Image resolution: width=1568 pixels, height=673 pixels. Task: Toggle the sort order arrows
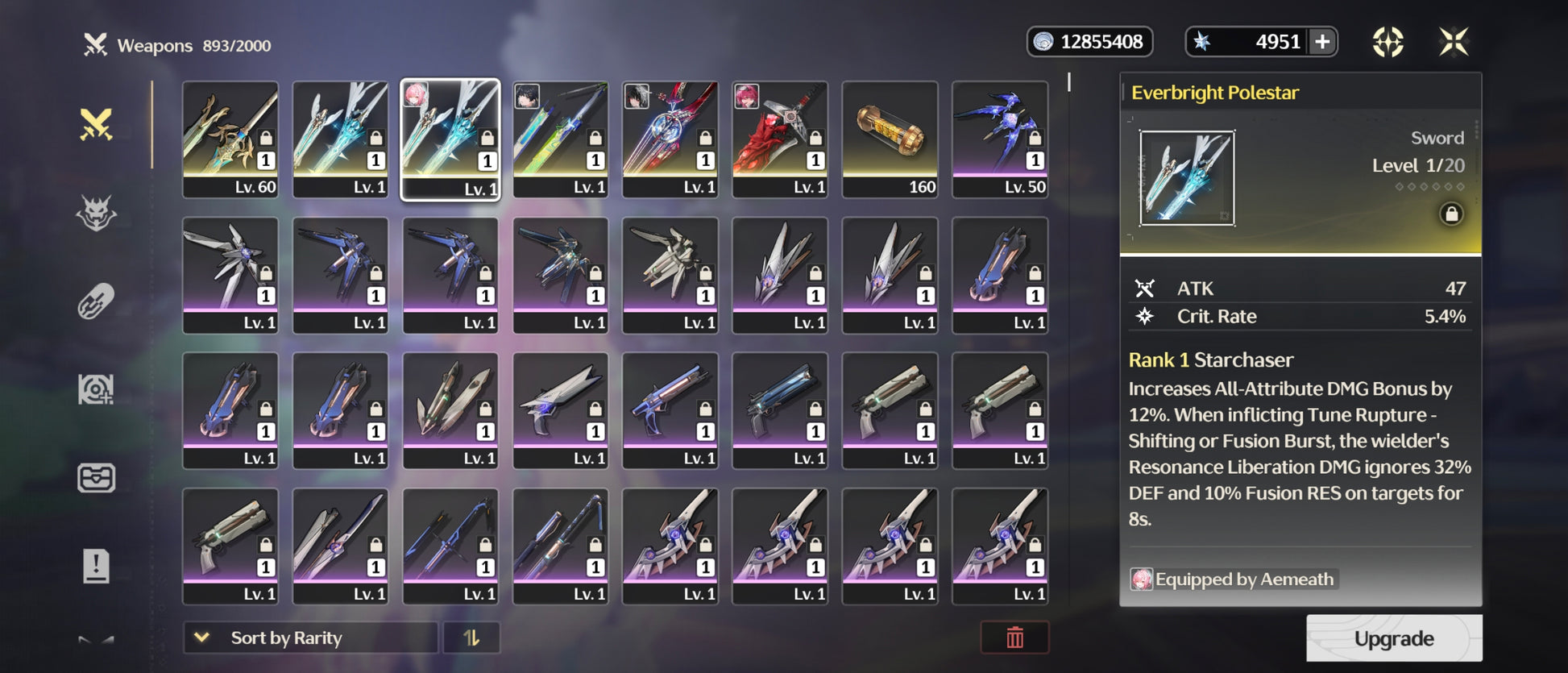tap(471, 638)
